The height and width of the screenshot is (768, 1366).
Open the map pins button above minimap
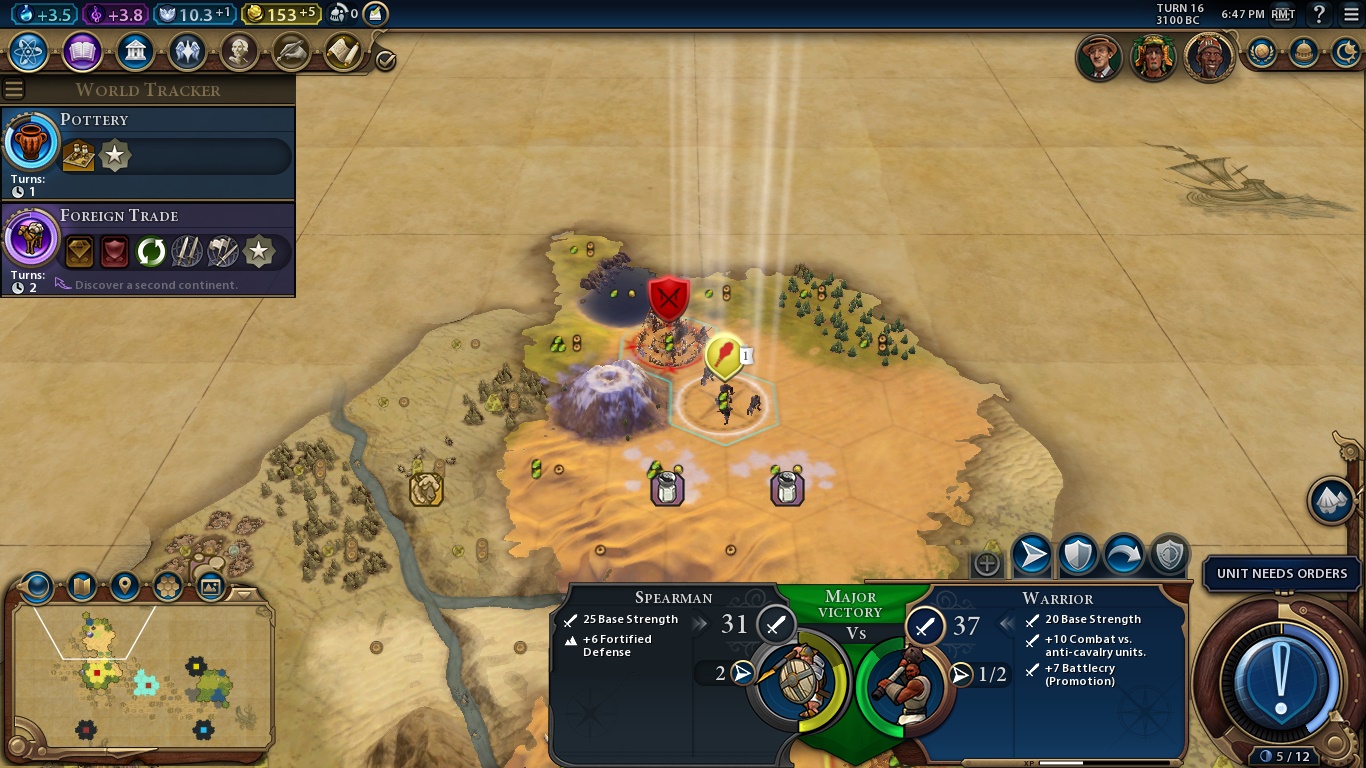(125, 586)
